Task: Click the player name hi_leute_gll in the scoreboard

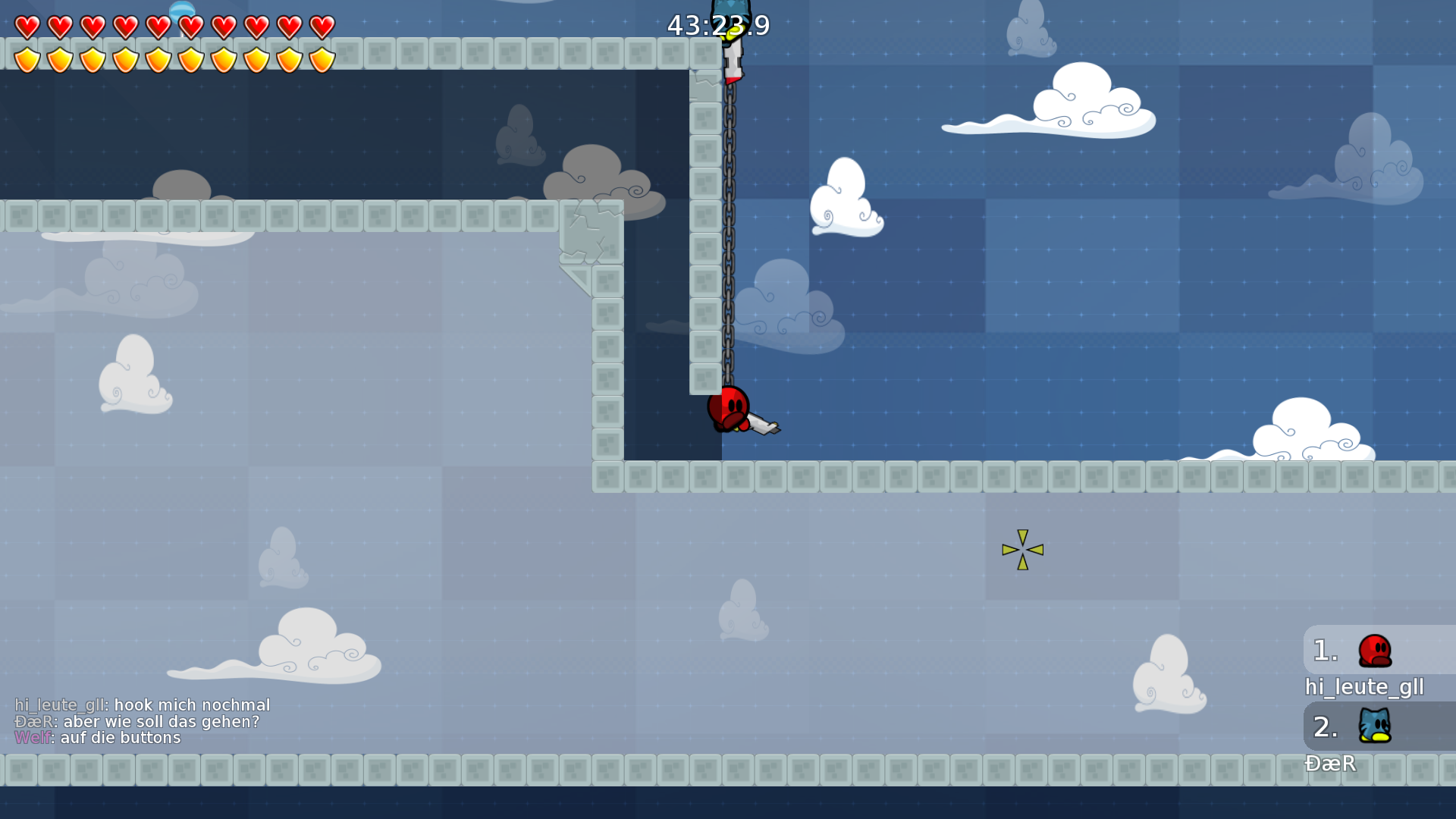Action: point(1363,687)
